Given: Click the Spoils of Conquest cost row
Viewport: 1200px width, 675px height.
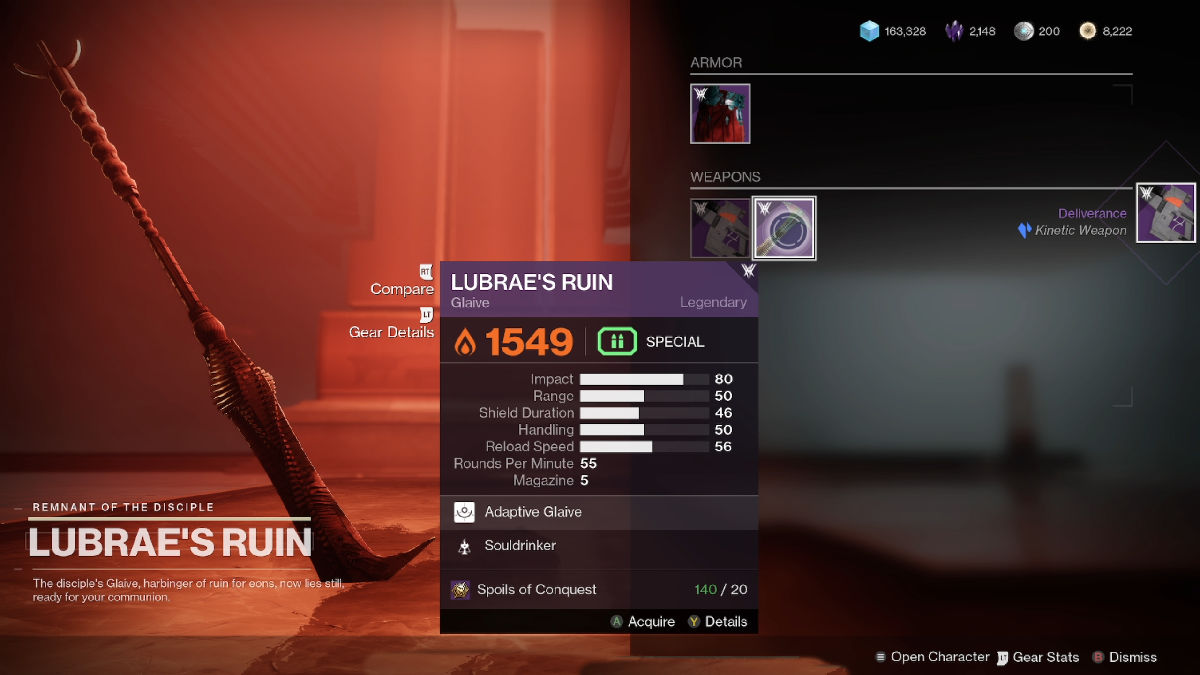Looking at the screenshot, I should coord(599,590).
